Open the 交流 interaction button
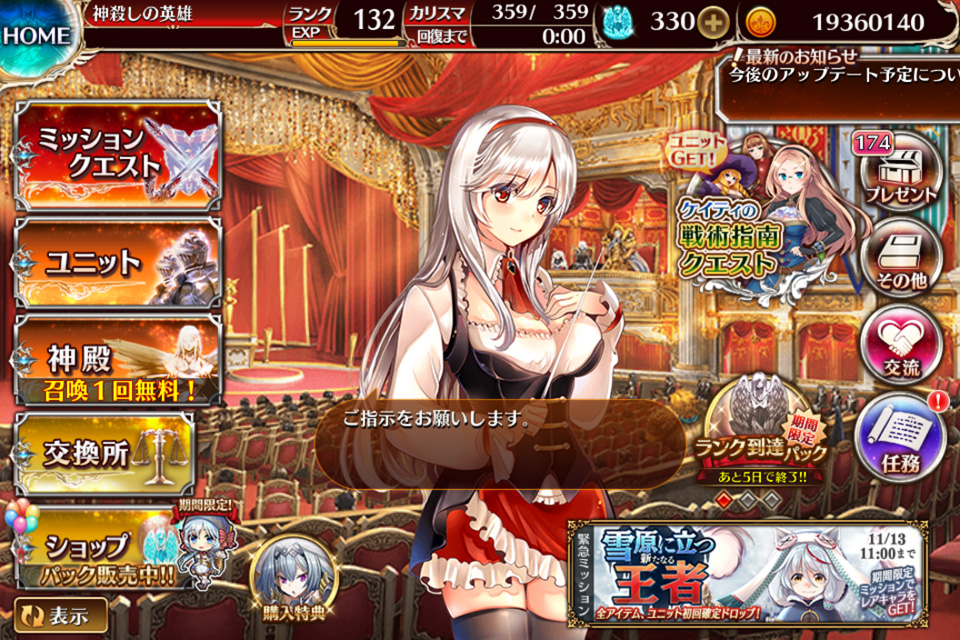This screenshot has width=960, height=640. pyautogui.click(x=902, y=345)
